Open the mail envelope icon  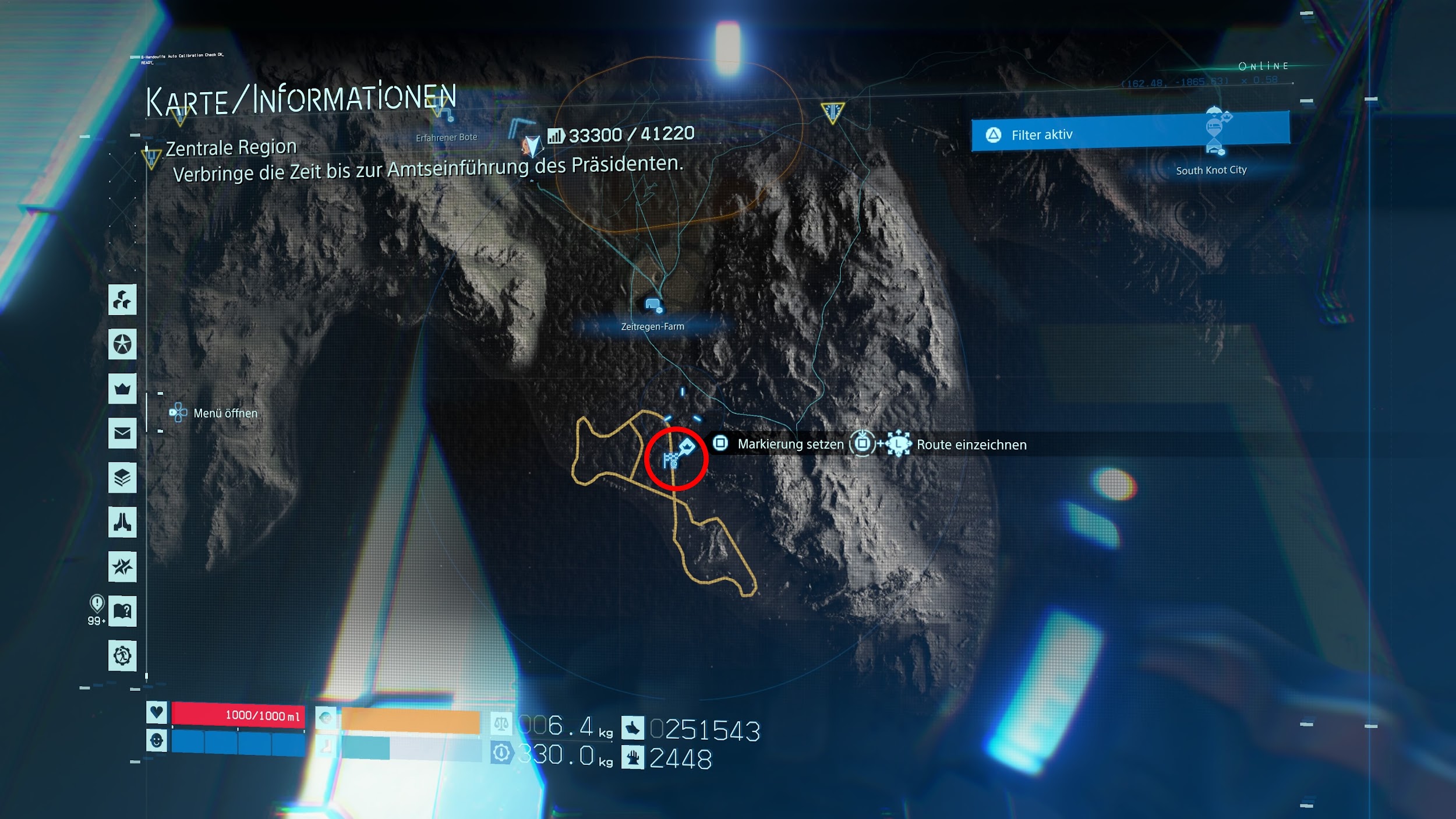[x=122, y=433]
